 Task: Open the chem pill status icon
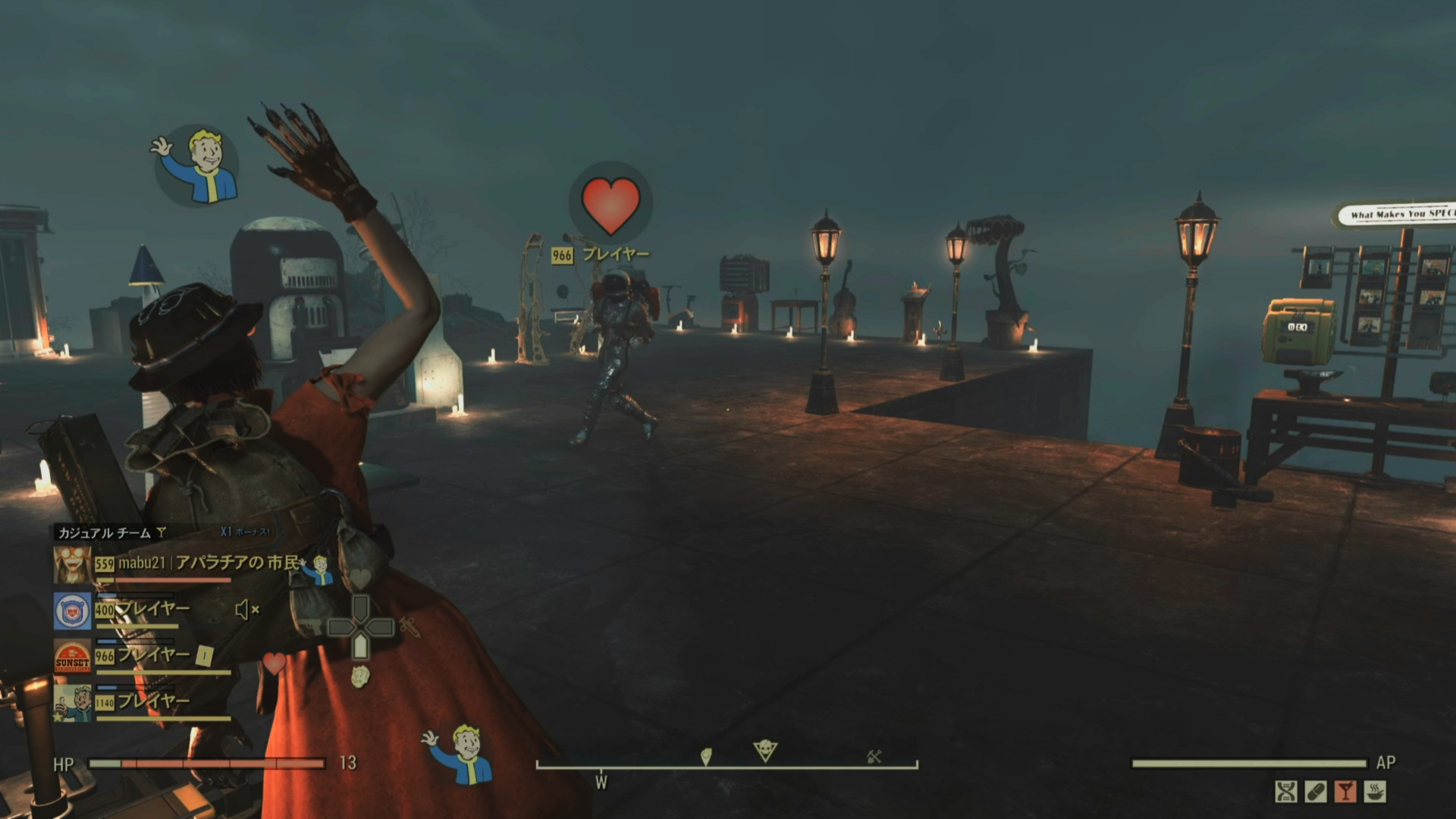point(1316,792)
